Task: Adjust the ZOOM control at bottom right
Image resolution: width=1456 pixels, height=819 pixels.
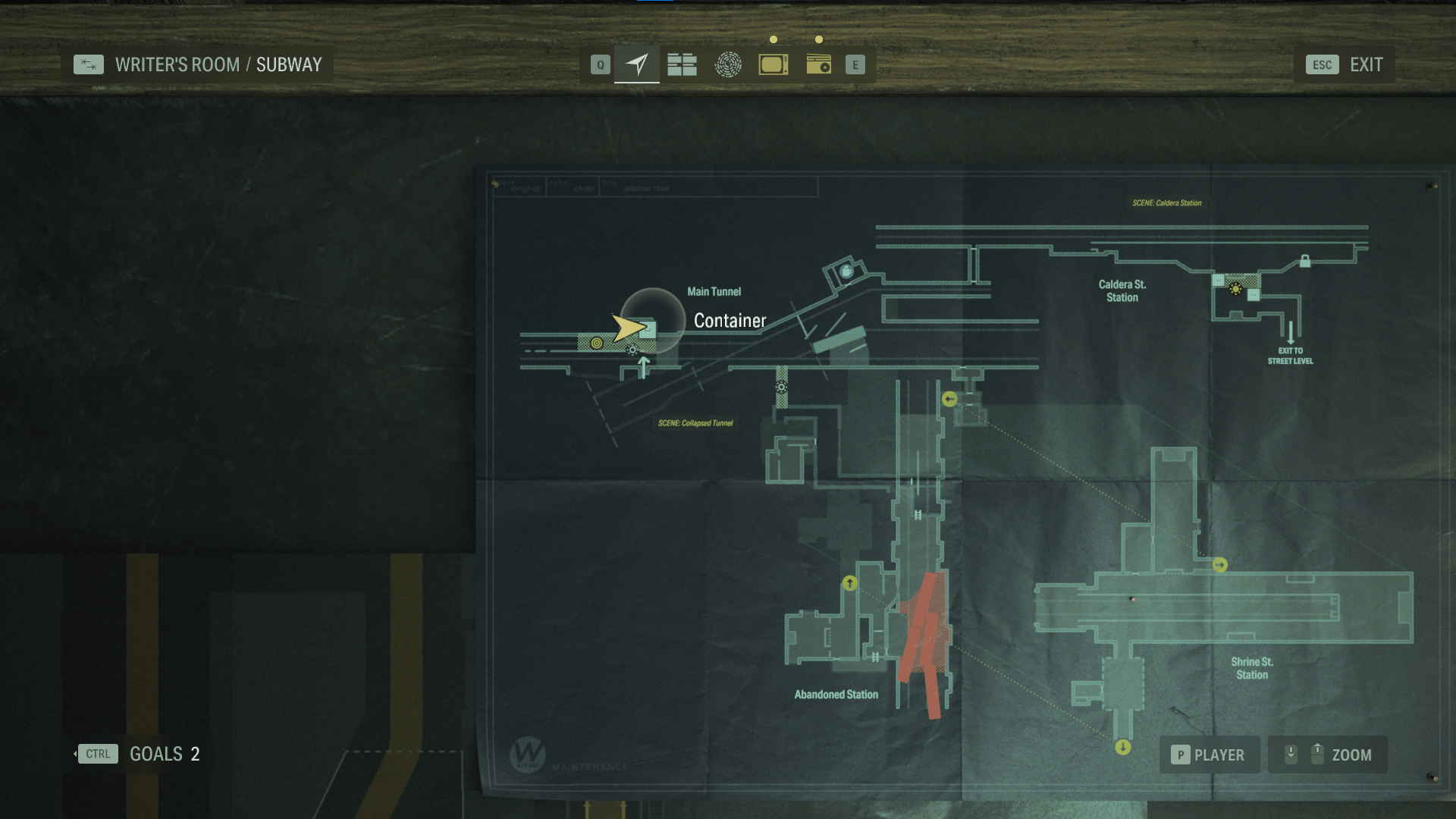Action: (x=1327, y=755)
